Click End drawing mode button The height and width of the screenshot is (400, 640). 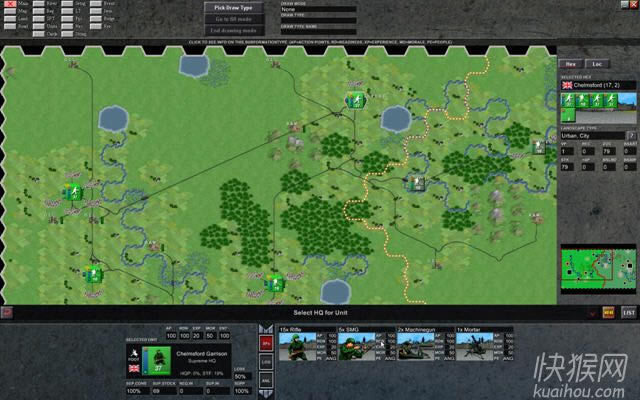click(234, 31)
